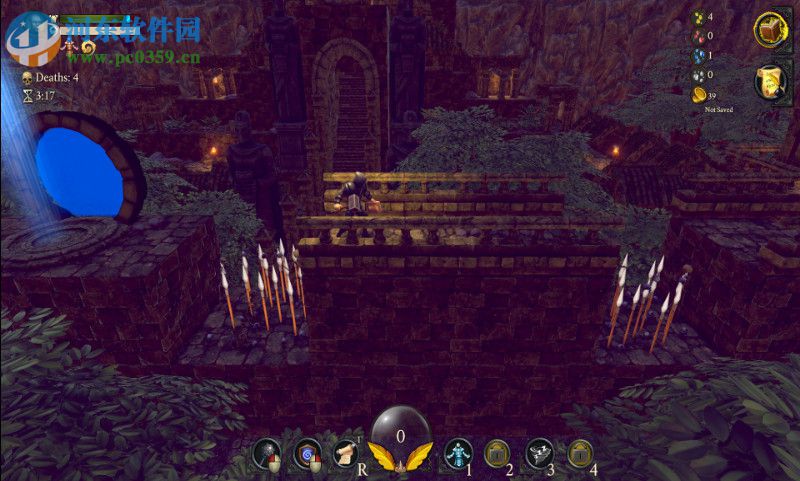800x481 pixels.
Task: Open the golden-ringed spellbook icon
Action: point(772,31)
